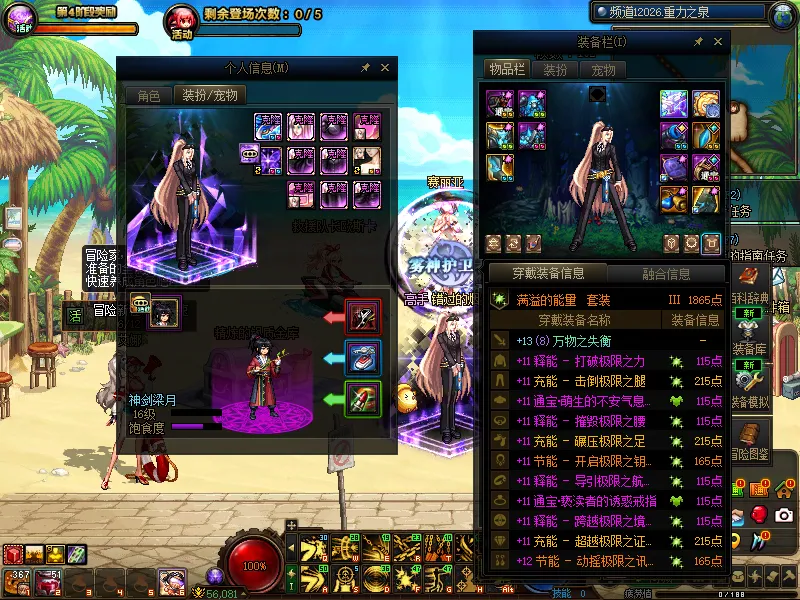The image size is (800, 600).
Task: Click the red-bordered pet equipment slot
Action: [363, 317]
